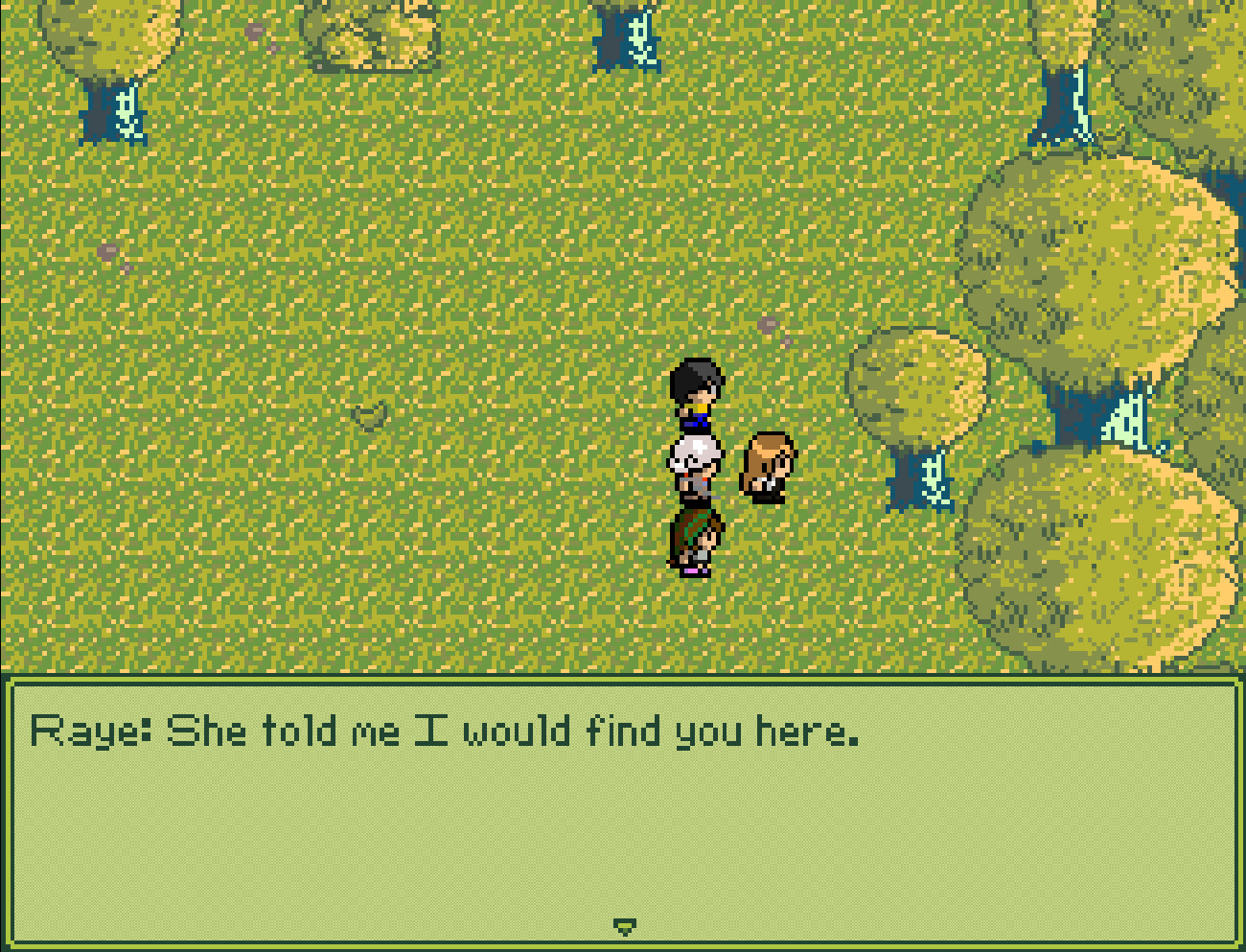Select the white-haired character sprite
The image size is (1246, 952).
[694, 465]
